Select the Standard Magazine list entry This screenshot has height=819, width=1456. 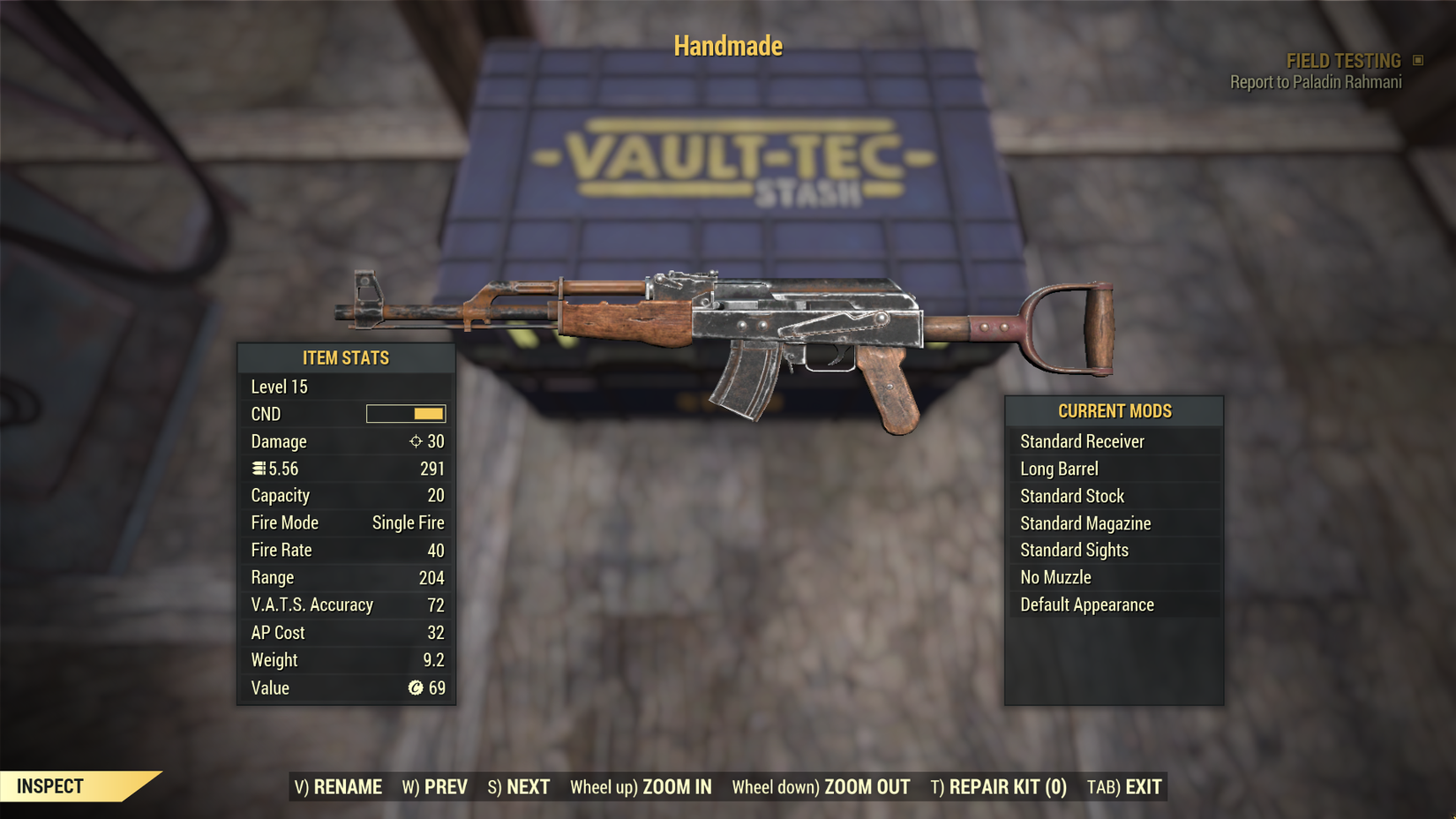(1085, 522)
